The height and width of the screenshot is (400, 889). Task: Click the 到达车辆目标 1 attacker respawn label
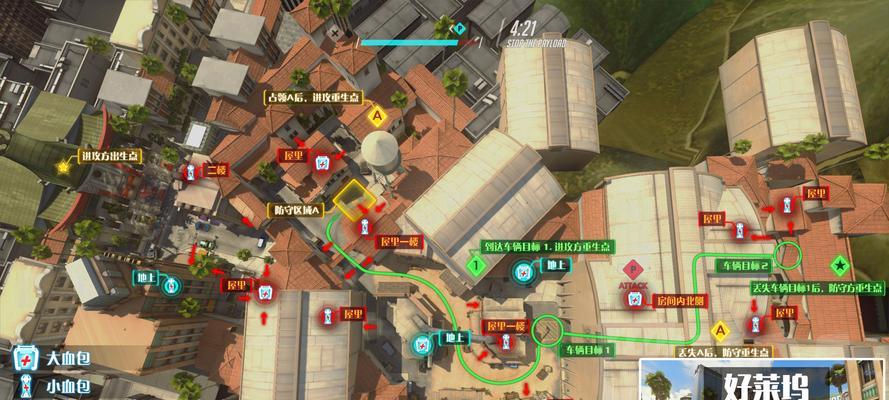[x=545, y=246]
